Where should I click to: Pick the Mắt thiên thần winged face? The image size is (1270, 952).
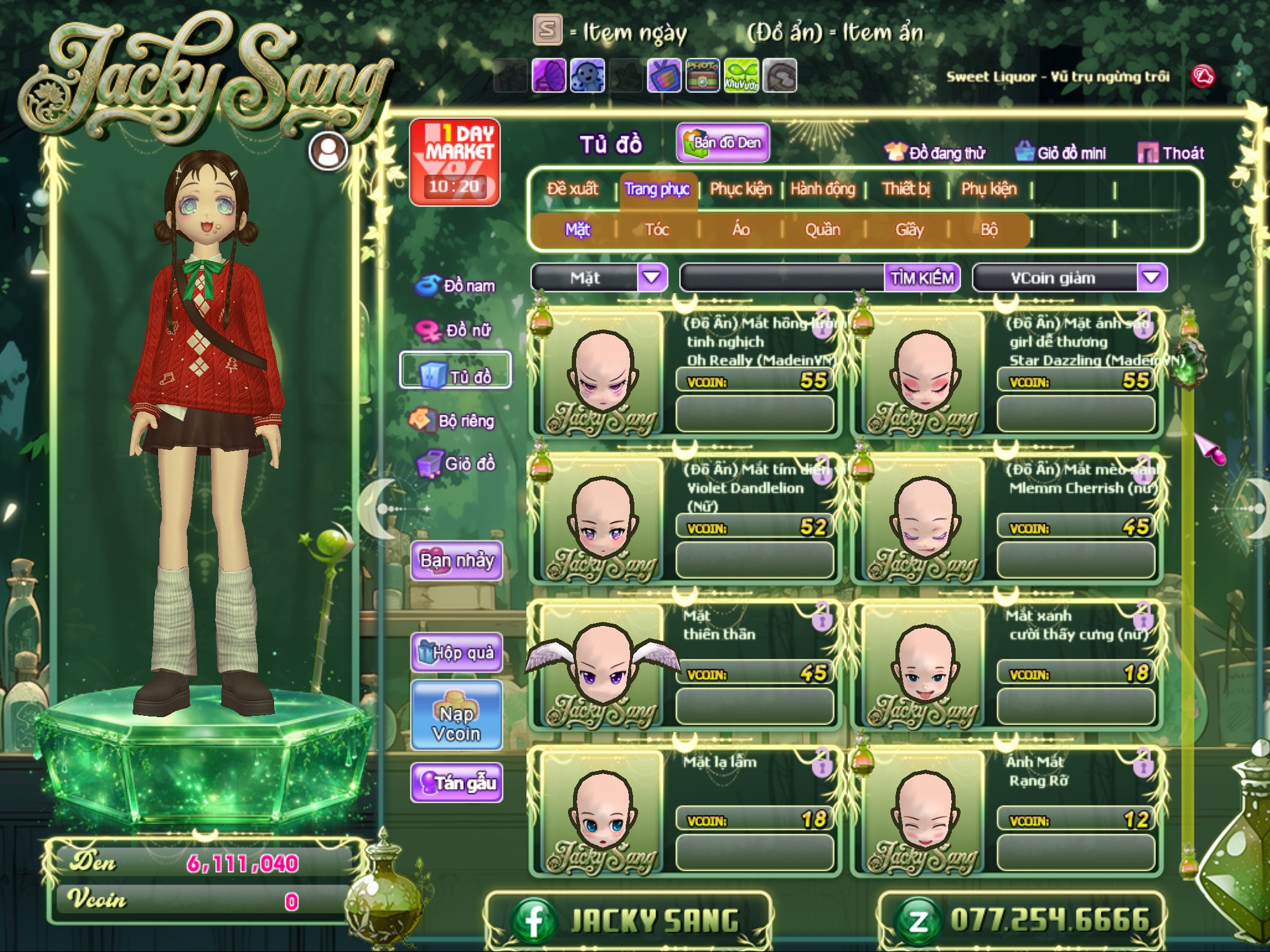[601, 667]
